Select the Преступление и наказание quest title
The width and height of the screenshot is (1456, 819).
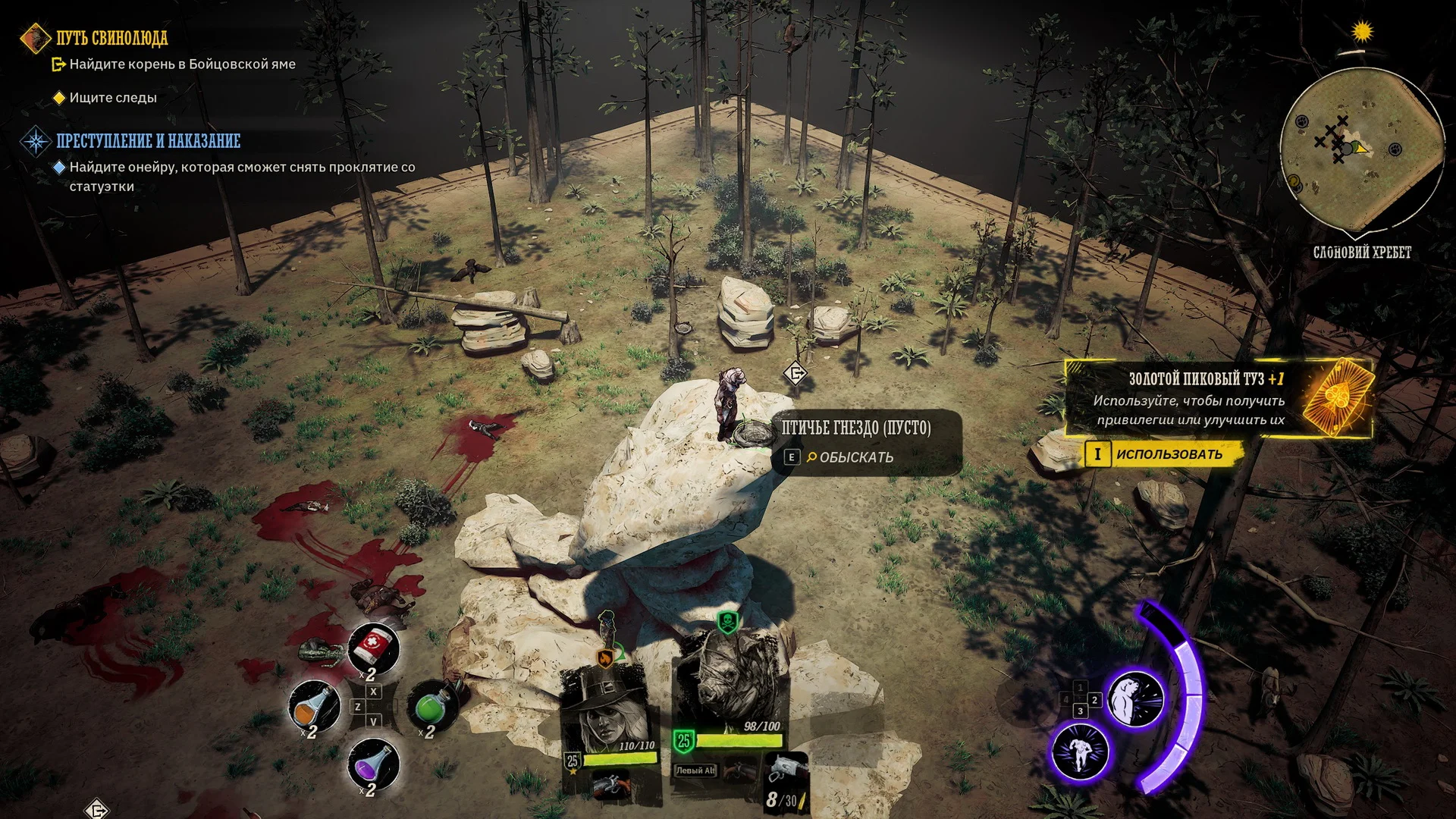pyautogui.click(x=148, y=141)
